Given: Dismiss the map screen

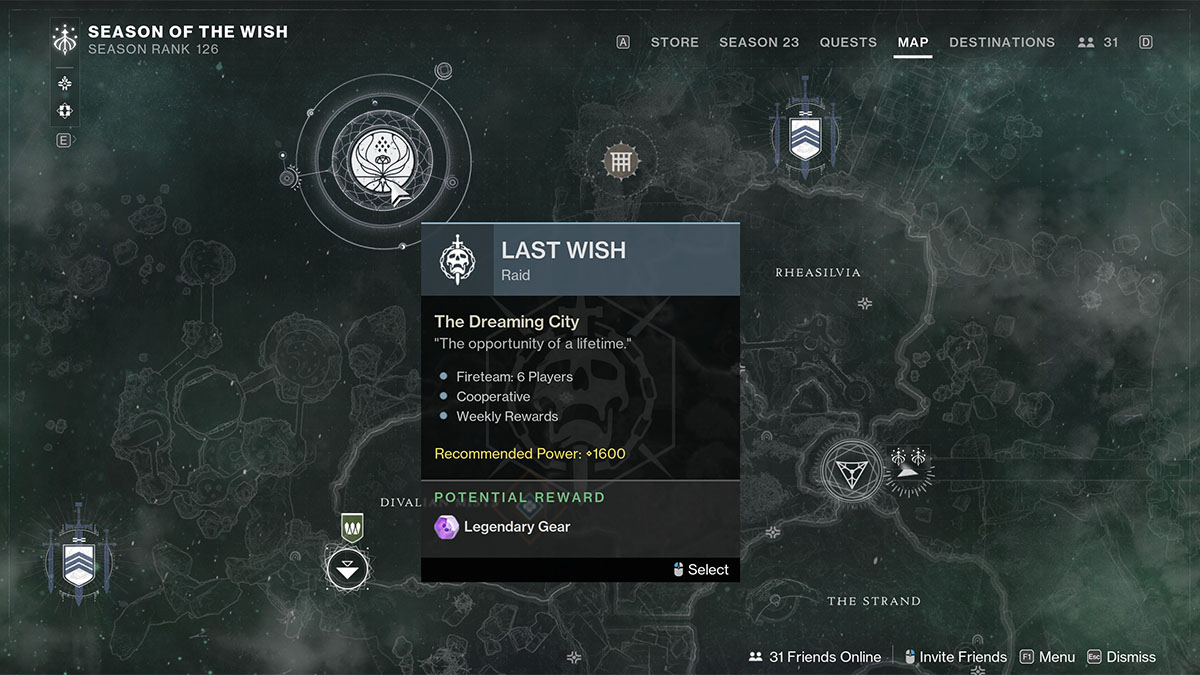Looking at the screenshot, I should [x=1121, y=657].
